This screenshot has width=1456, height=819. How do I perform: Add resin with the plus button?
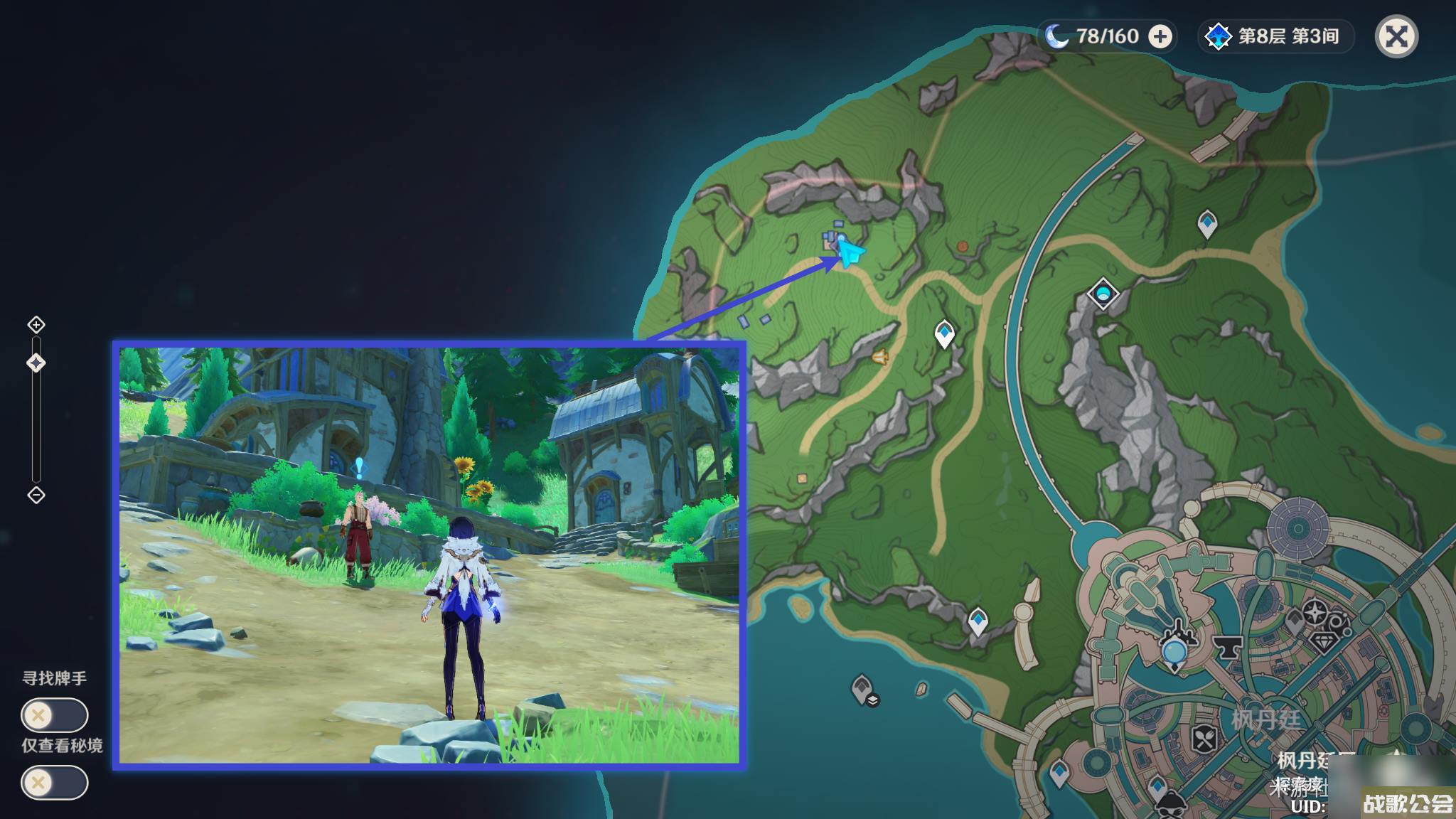point(1160,36)
